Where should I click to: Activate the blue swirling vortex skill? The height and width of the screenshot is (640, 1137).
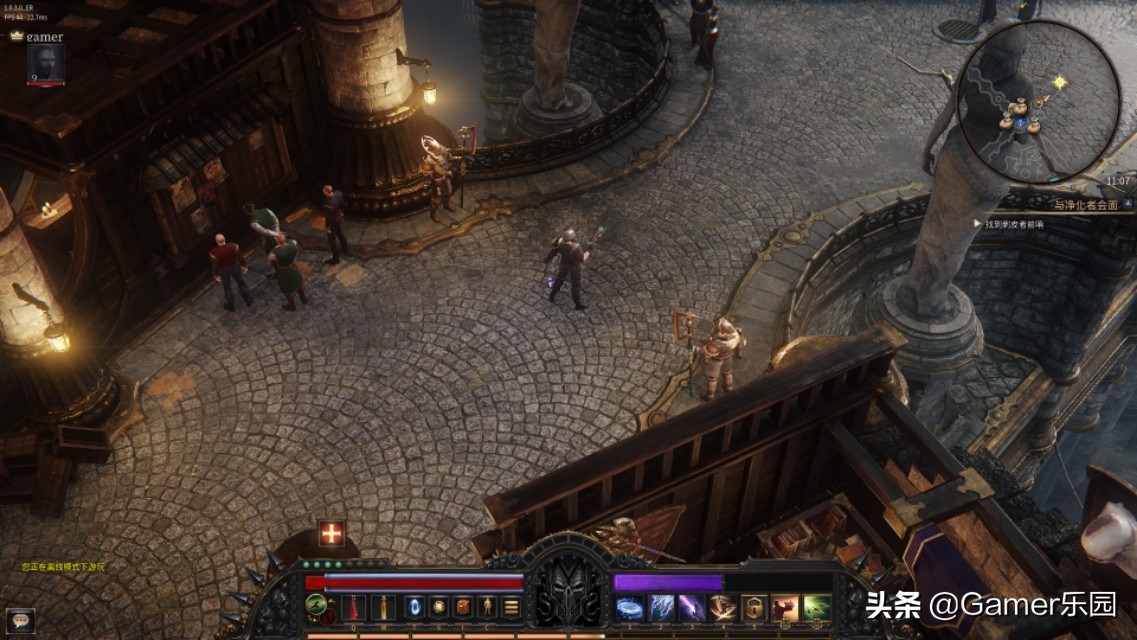[x=630, y=607]
